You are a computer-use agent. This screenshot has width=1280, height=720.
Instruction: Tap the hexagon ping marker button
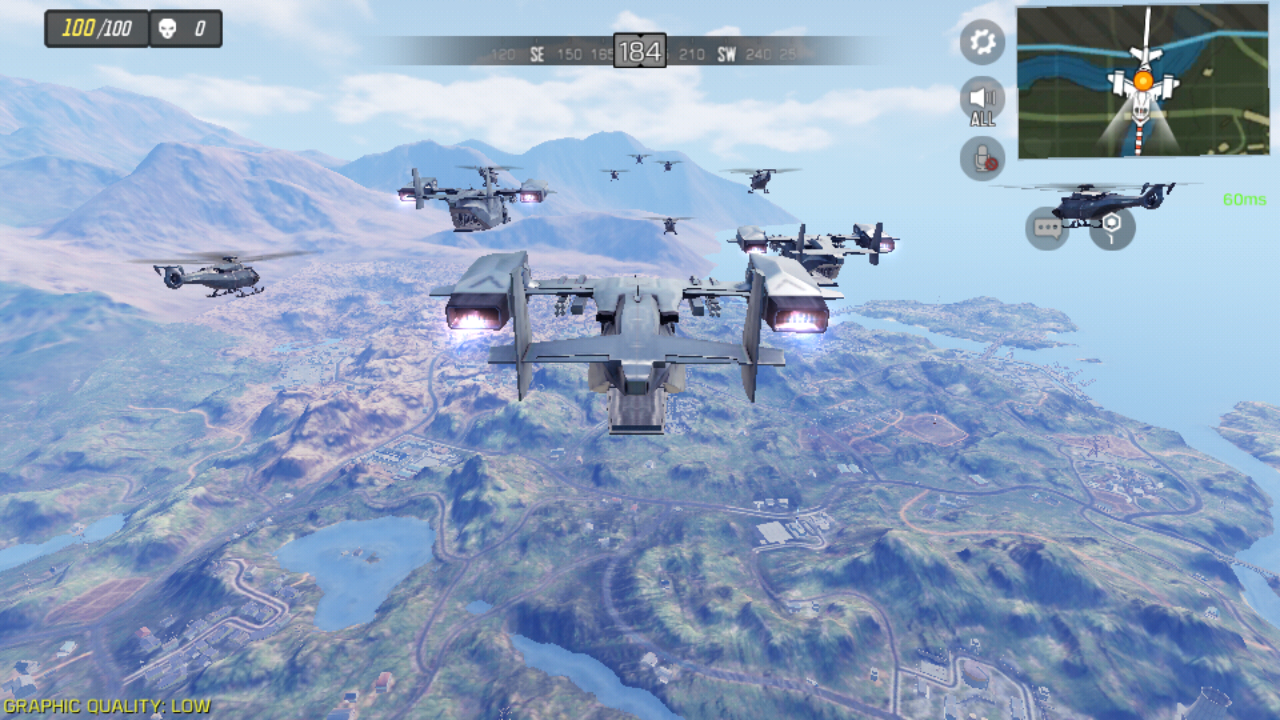[1112, 228]
